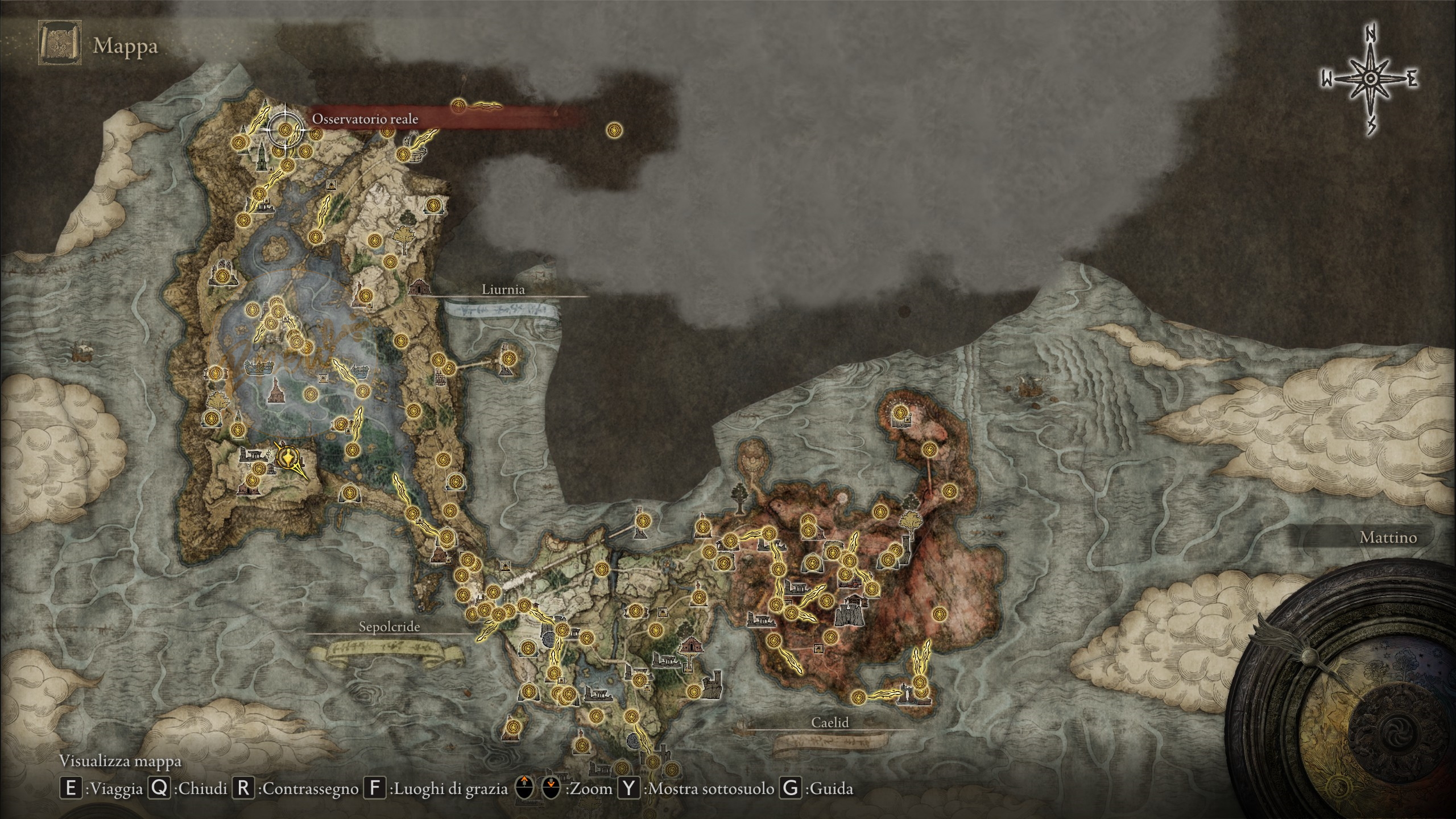Select the grace by the northern bridge tower
The image size is (1456, 819).
643,520
